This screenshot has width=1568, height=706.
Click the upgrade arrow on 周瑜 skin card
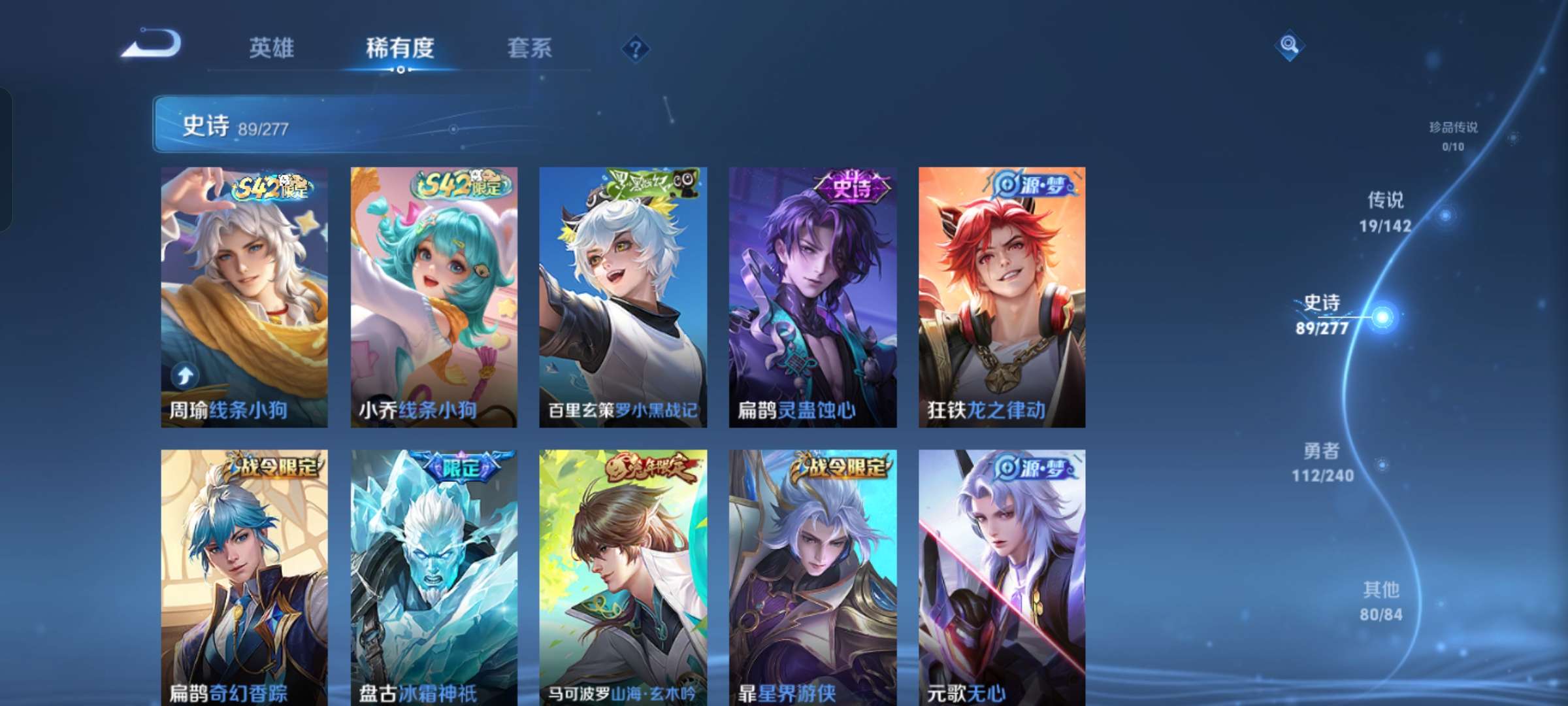pyautogui.click(x=185, y=375)
